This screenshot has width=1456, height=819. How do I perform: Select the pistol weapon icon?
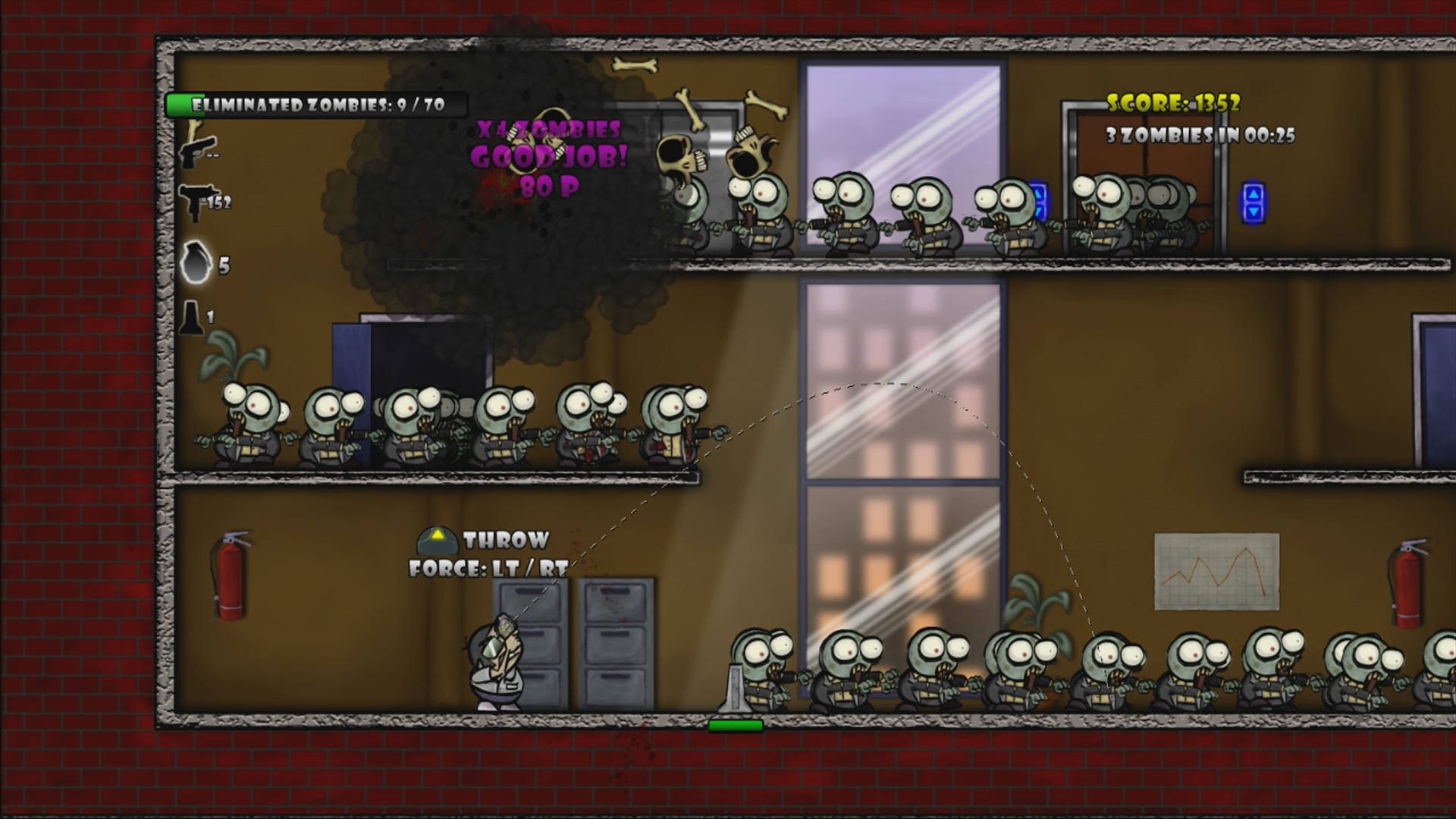coord(199,152)
